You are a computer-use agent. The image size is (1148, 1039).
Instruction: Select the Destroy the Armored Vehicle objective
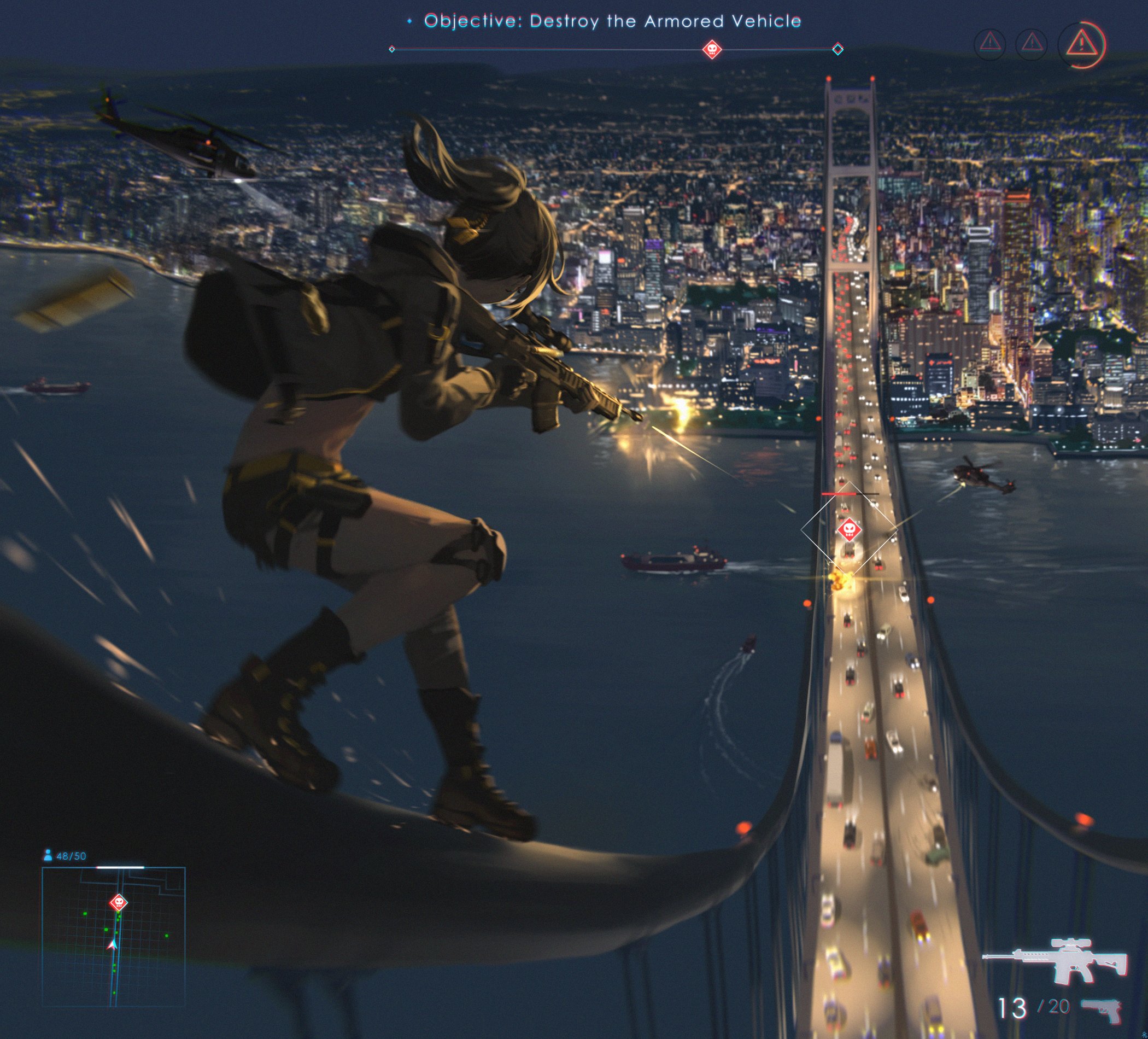click(x=612, y=22)
